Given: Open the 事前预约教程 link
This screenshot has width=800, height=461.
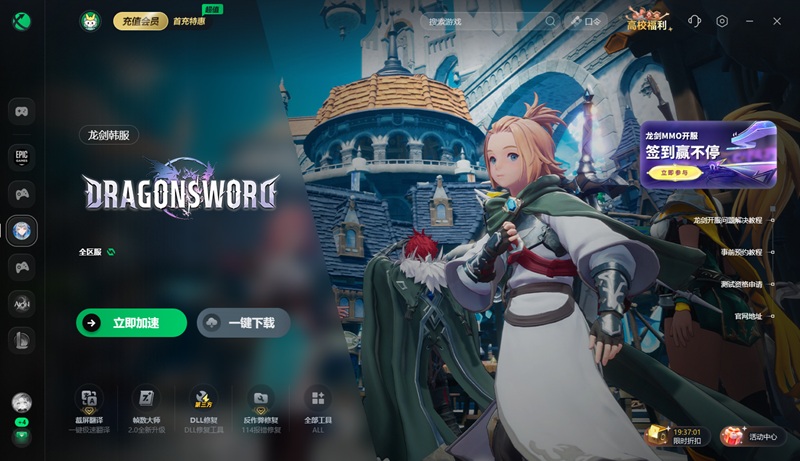Looking at the screenshot, I should tap(741, 252).
